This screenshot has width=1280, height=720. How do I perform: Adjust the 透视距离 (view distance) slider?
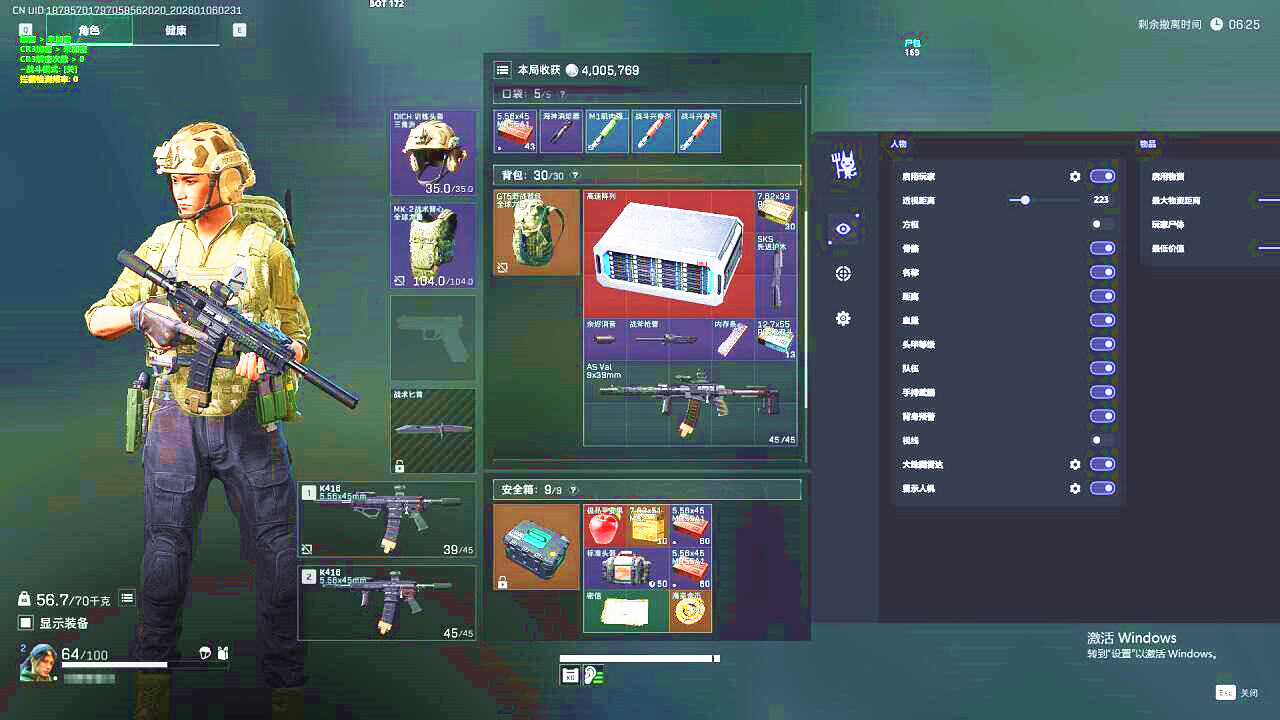point(1024,200)
